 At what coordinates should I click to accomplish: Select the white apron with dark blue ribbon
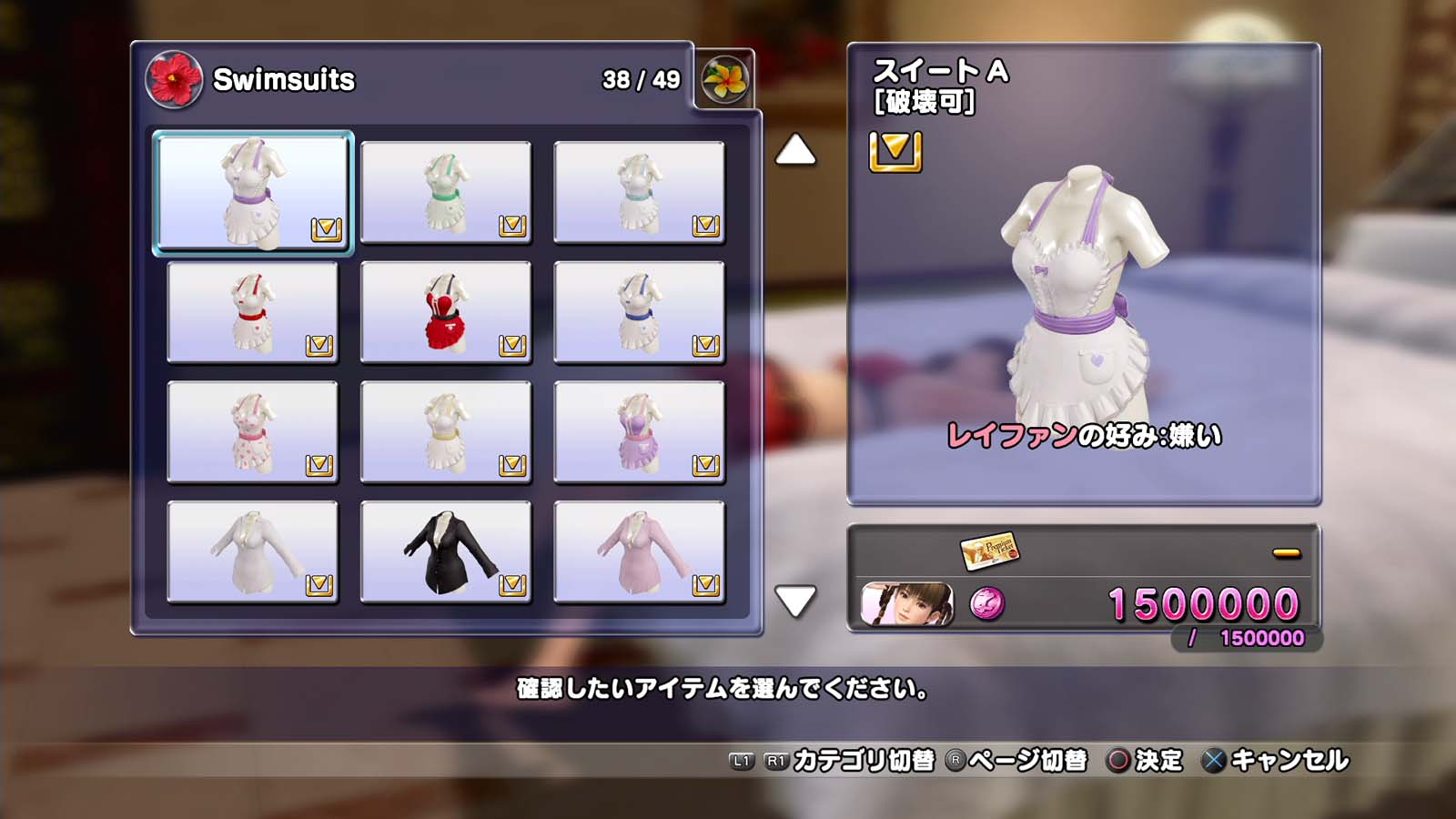click(x=639, y=312)
